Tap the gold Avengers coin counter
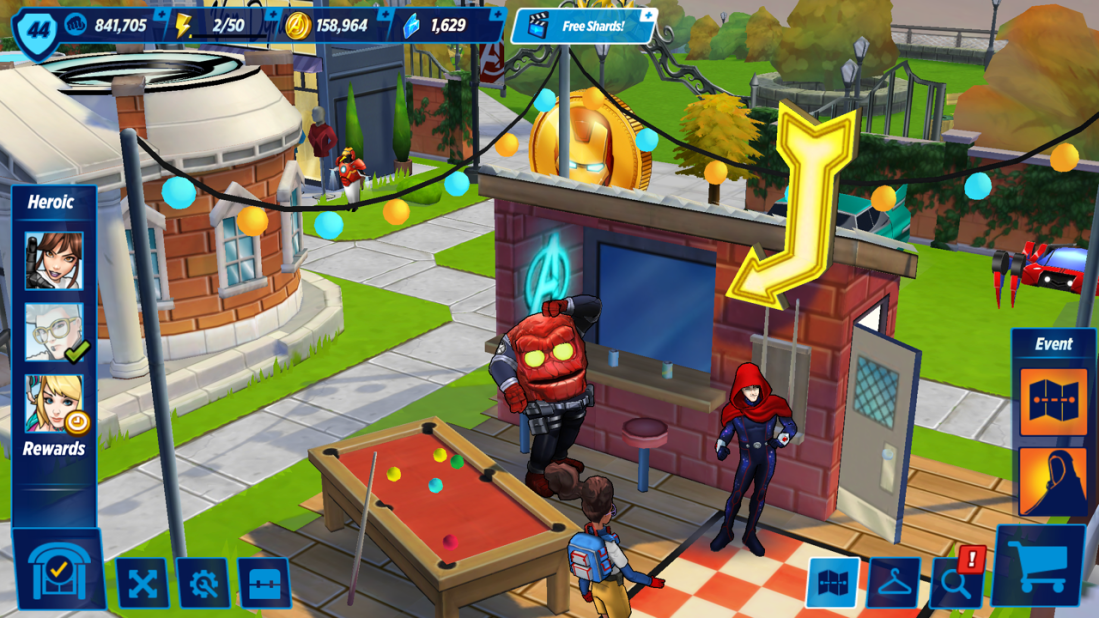1099x618 pixels. tap(328, 26)
